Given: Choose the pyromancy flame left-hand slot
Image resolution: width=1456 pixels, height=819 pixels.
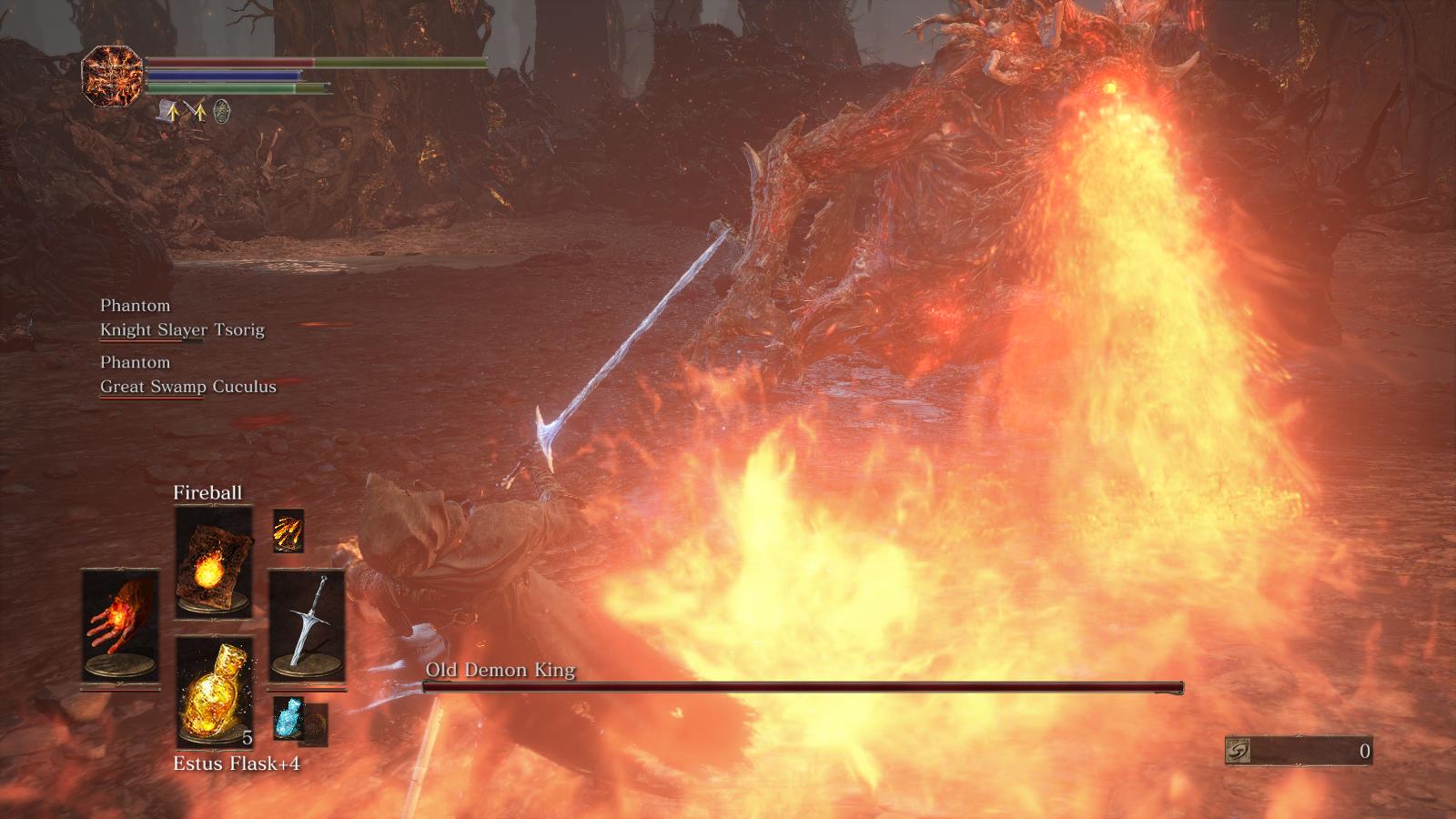Looking at the screenshot, I should [x=120, y=624].
